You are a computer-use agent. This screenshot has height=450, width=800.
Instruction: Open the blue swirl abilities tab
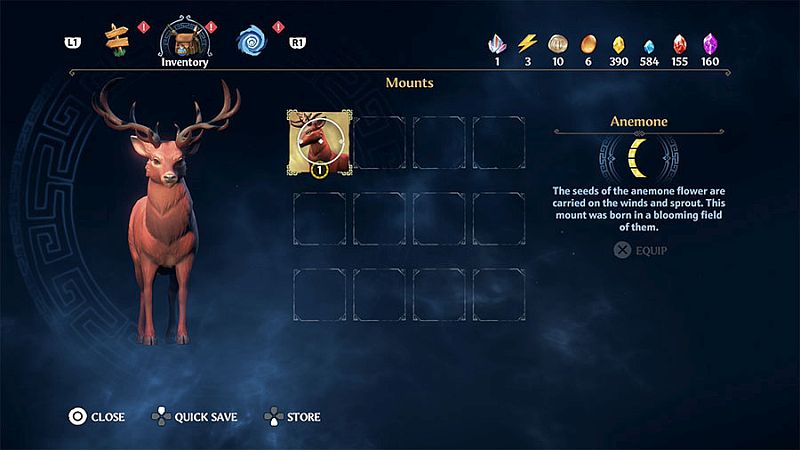pyautogui.click(x=251, y=40)
